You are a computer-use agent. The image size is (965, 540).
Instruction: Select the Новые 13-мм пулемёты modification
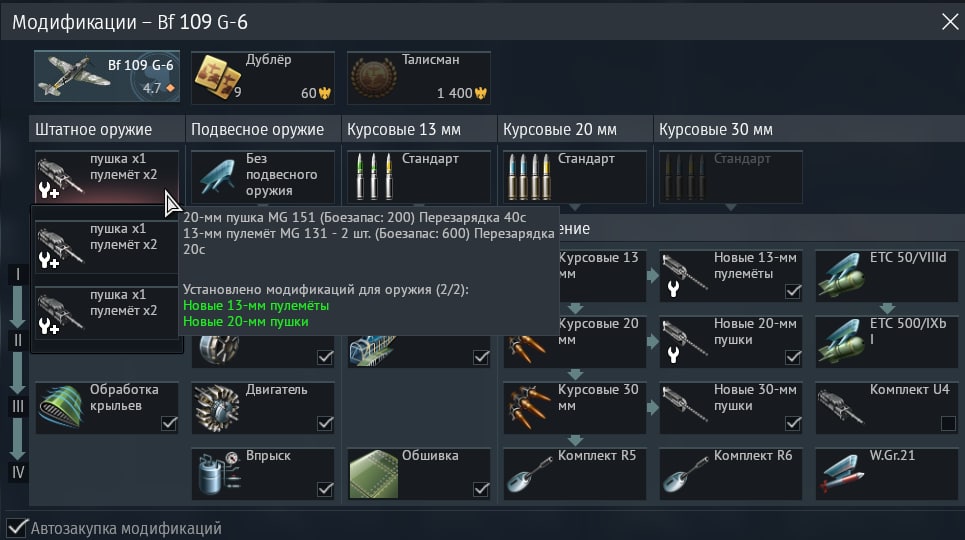[x=731, y=275]
